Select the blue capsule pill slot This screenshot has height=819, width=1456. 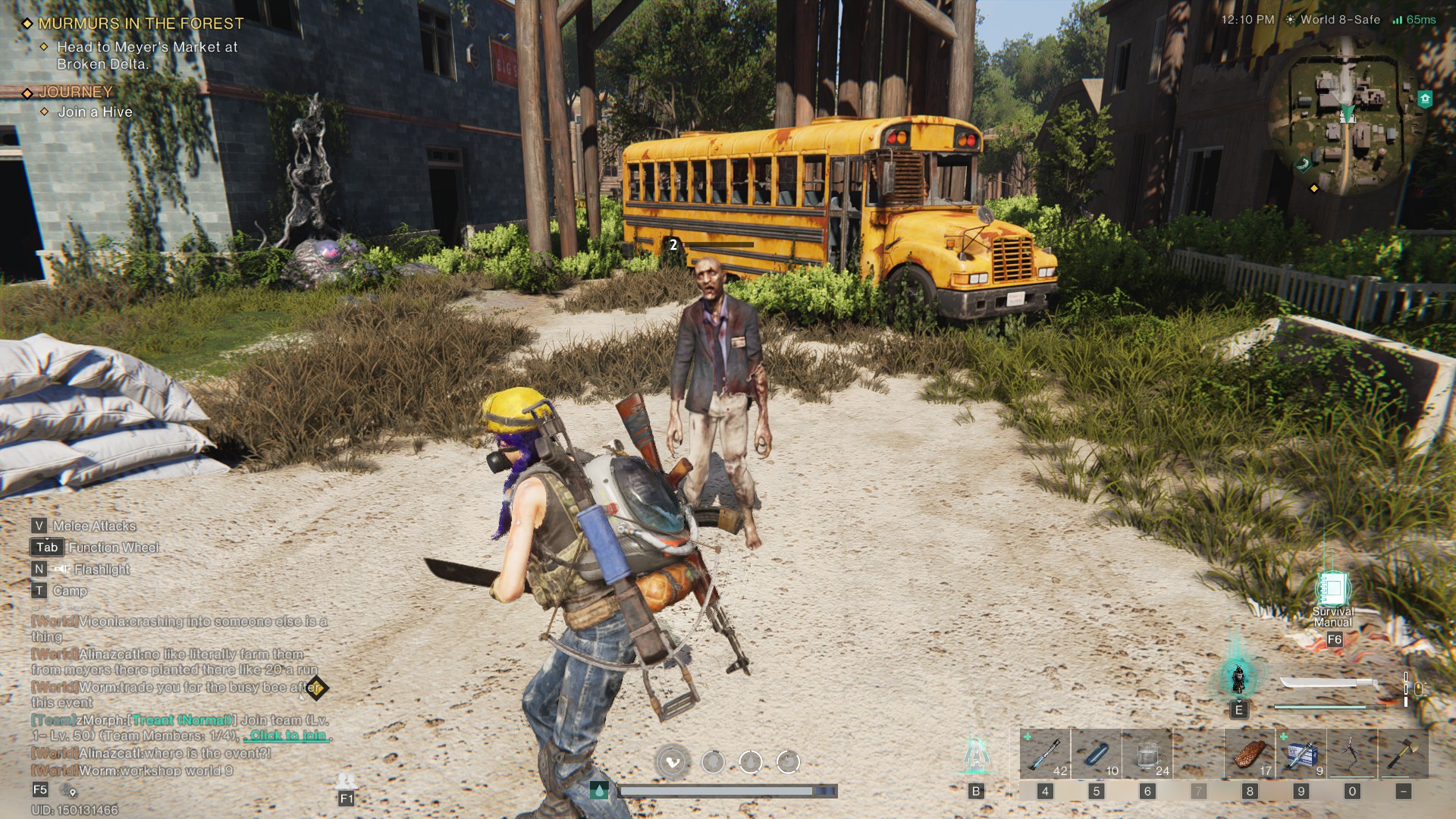(1096, 753)
